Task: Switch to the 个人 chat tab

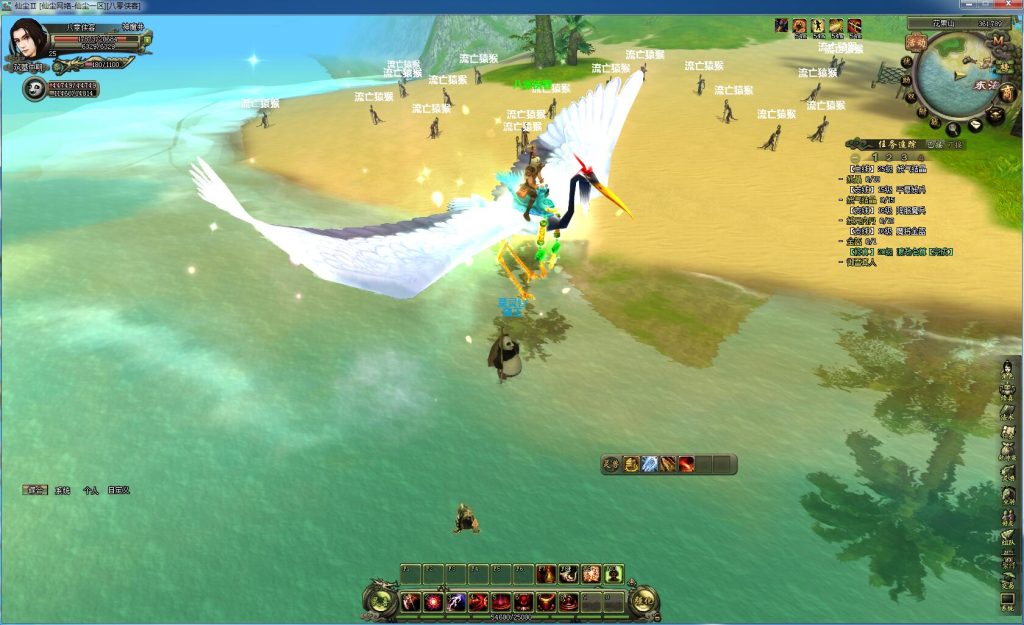Action: click(90, 490)
